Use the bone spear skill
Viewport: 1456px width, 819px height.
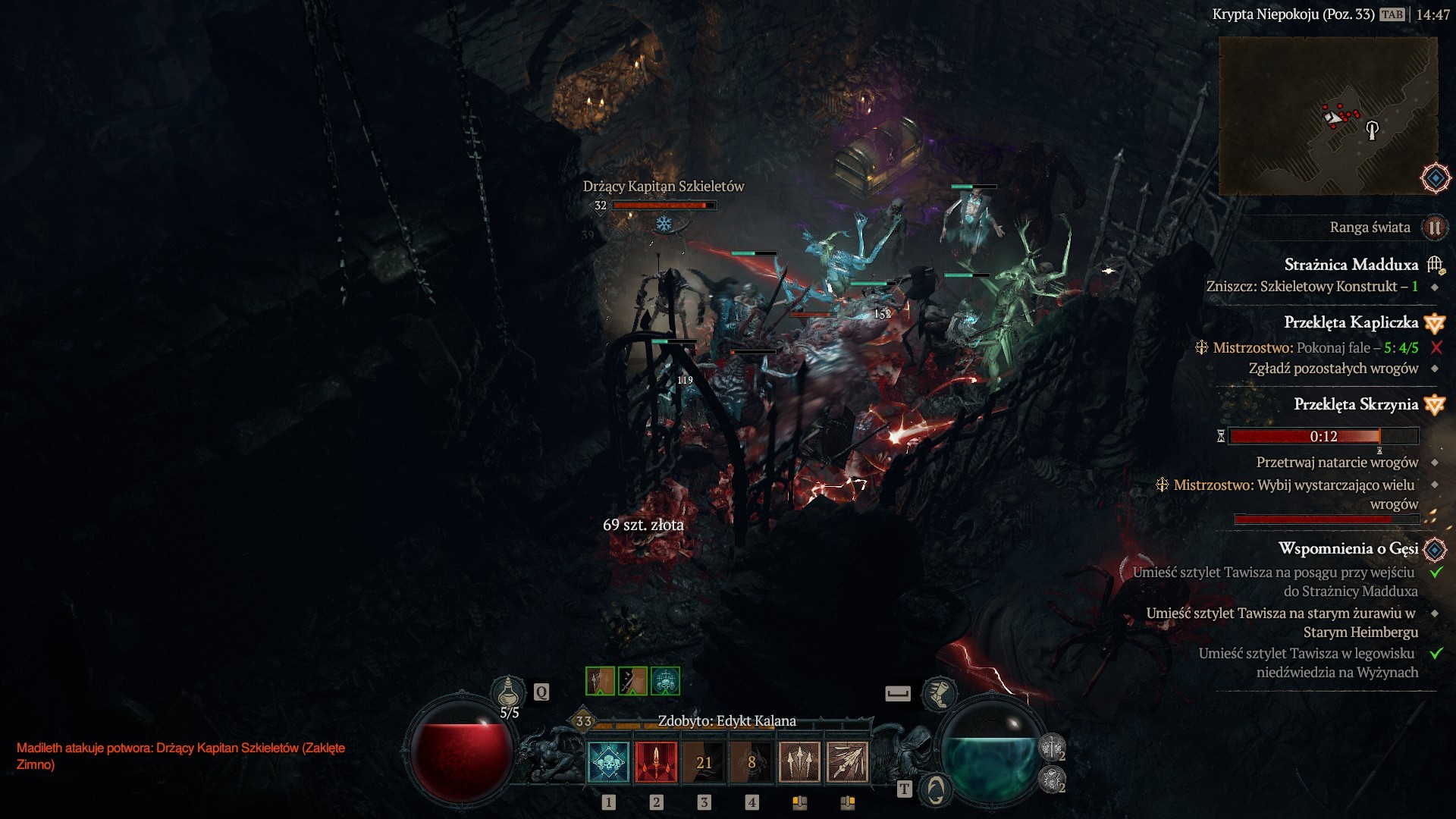[847, 761]
